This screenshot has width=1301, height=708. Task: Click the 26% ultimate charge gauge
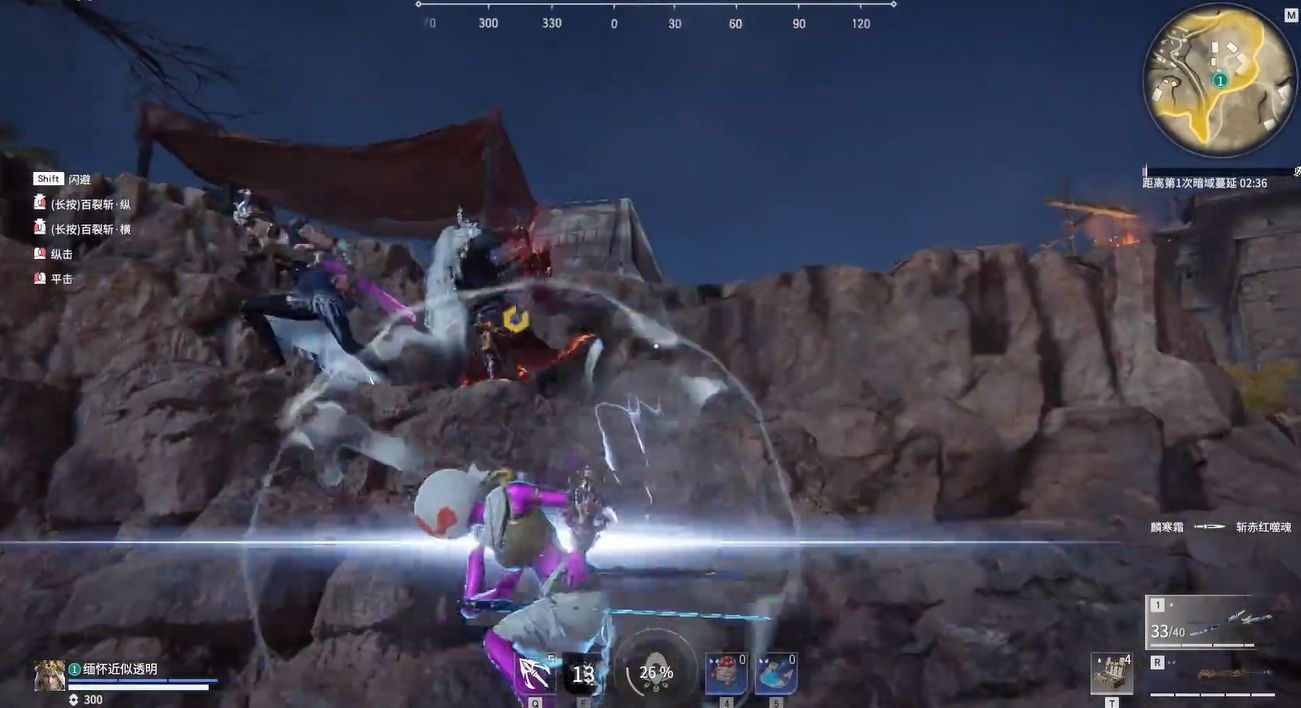(655, 672)
